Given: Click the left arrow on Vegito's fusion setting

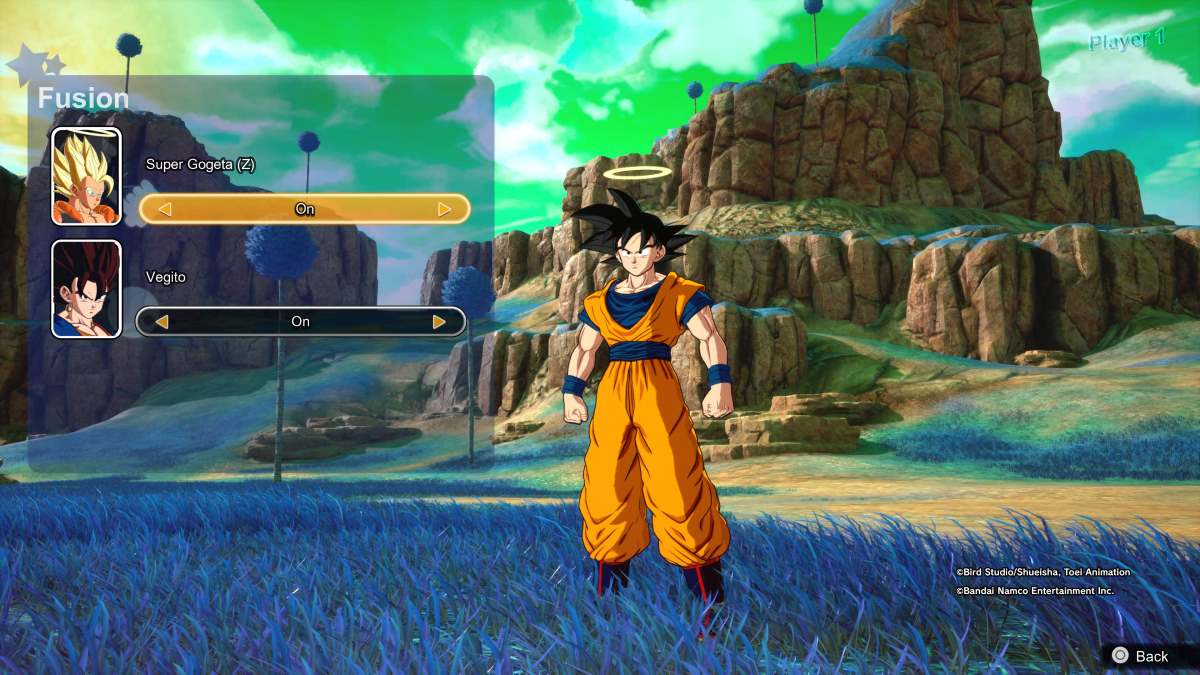Looking at the screenshot, I should coord(161,322).
